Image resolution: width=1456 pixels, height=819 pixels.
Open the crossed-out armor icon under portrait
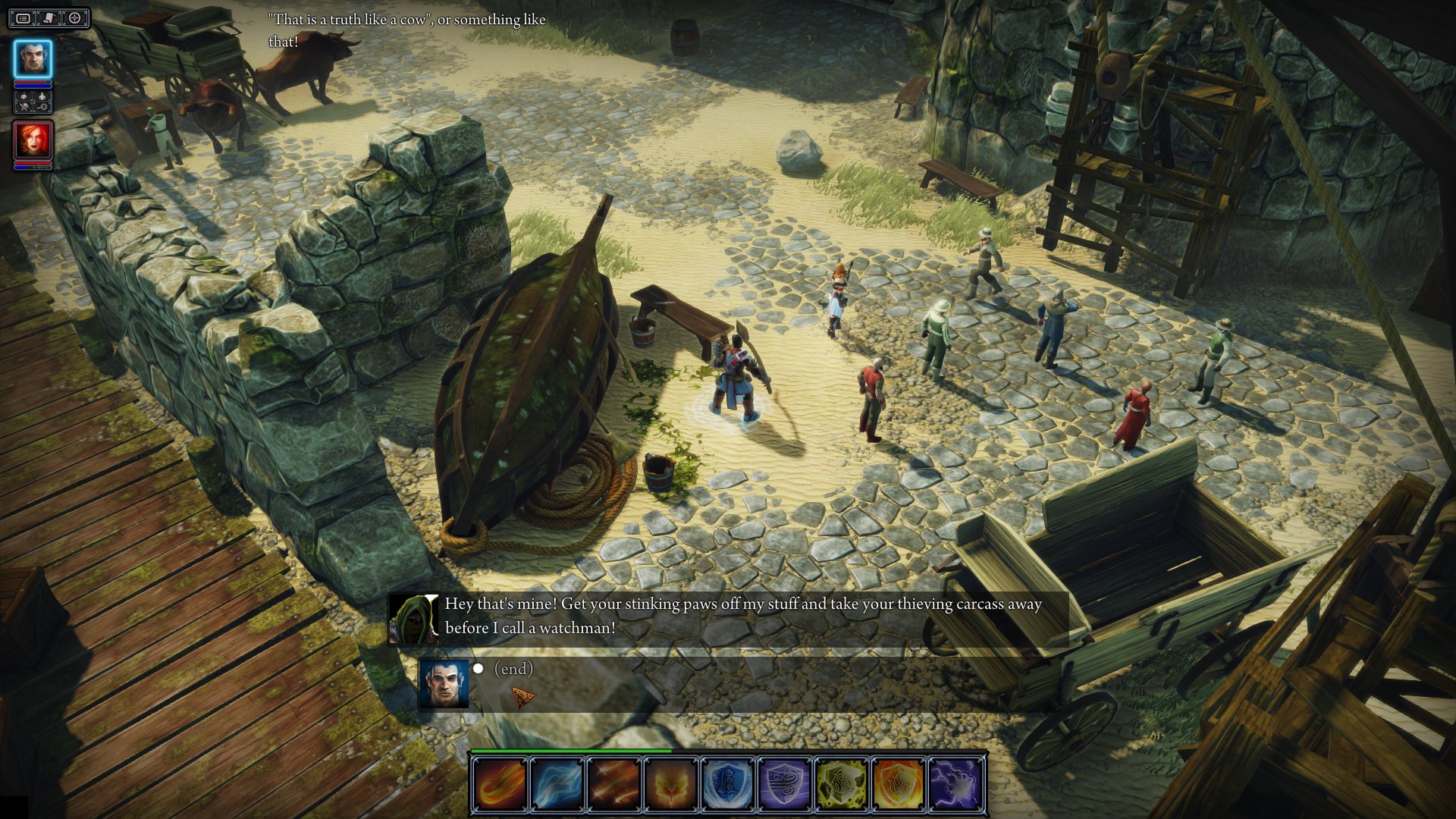[x=24, y=108]
